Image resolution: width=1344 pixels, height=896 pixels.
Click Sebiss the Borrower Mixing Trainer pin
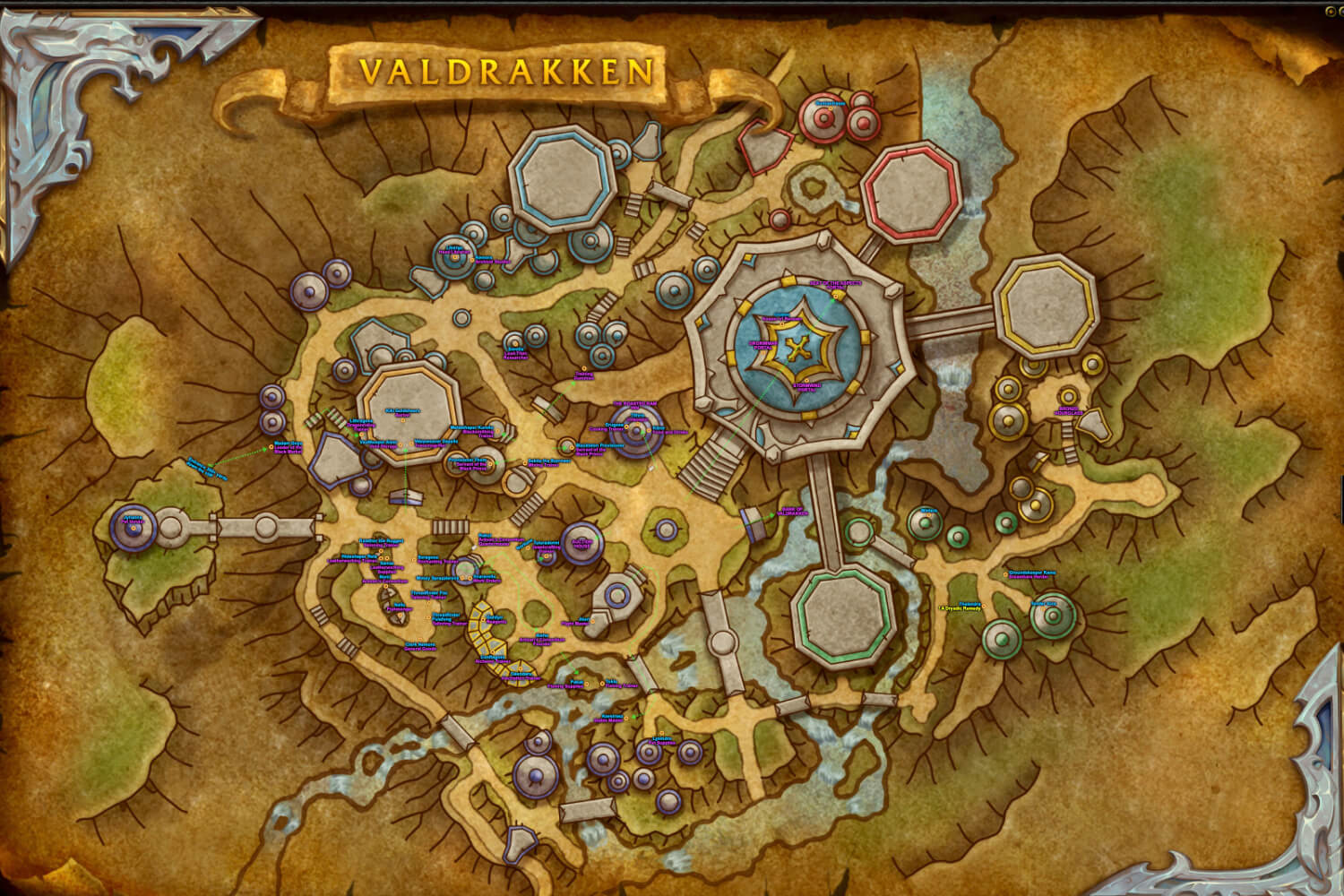coord(525,463)
